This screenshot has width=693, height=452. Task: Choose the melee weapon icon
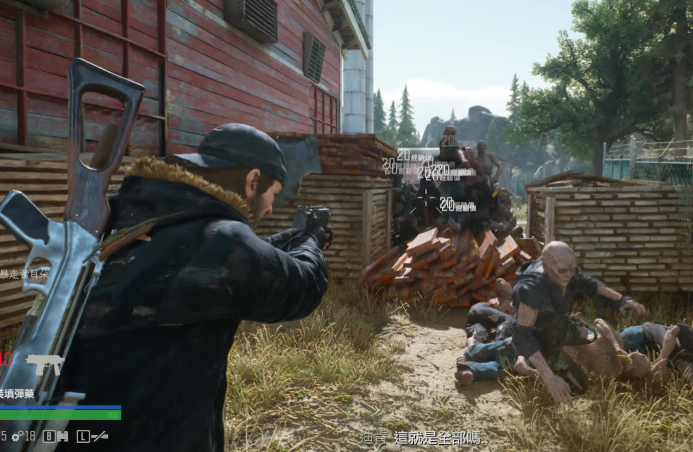click(99, 436)
